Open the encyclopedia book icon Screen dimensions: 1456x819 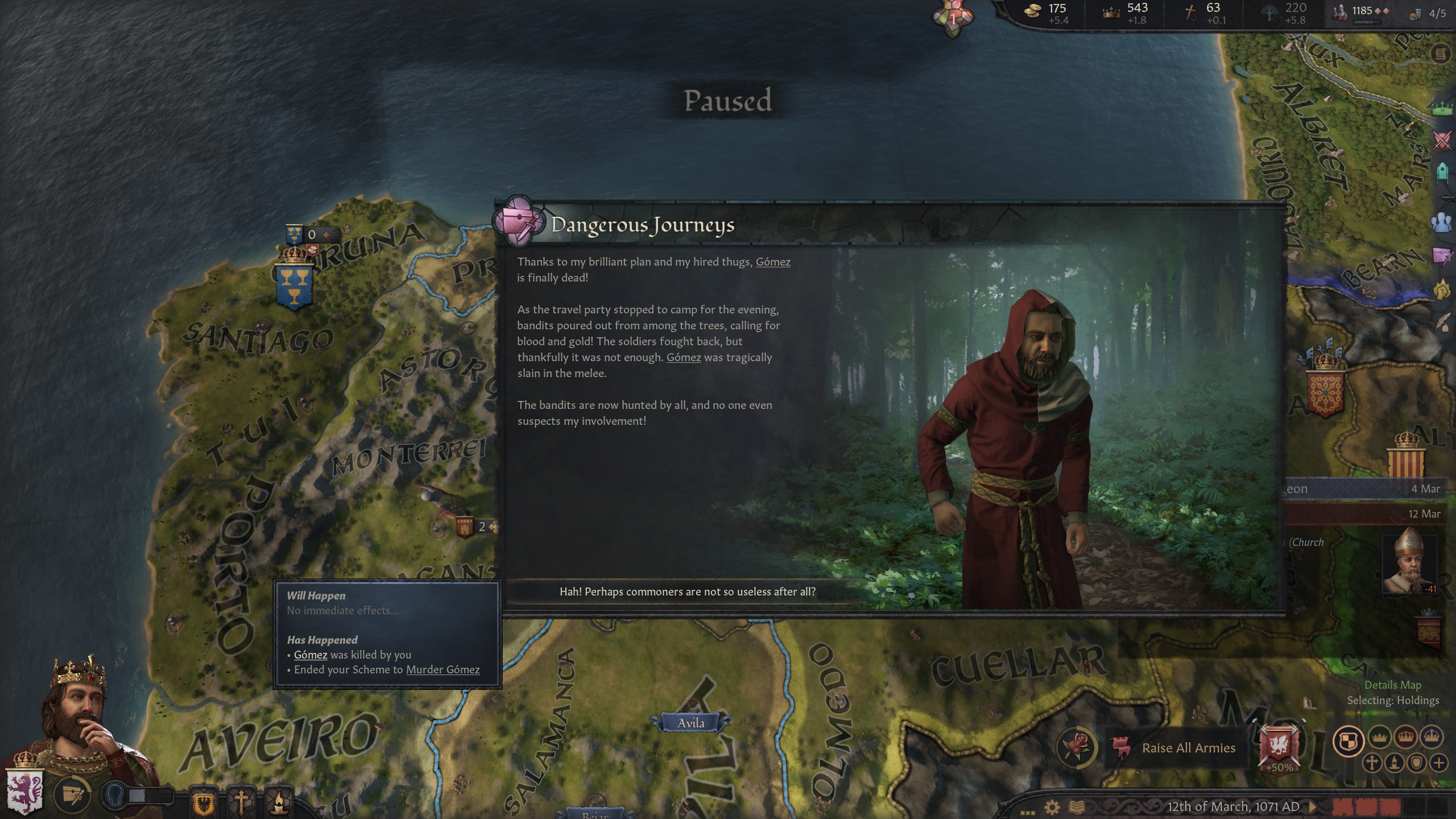tap(1077, 807)
